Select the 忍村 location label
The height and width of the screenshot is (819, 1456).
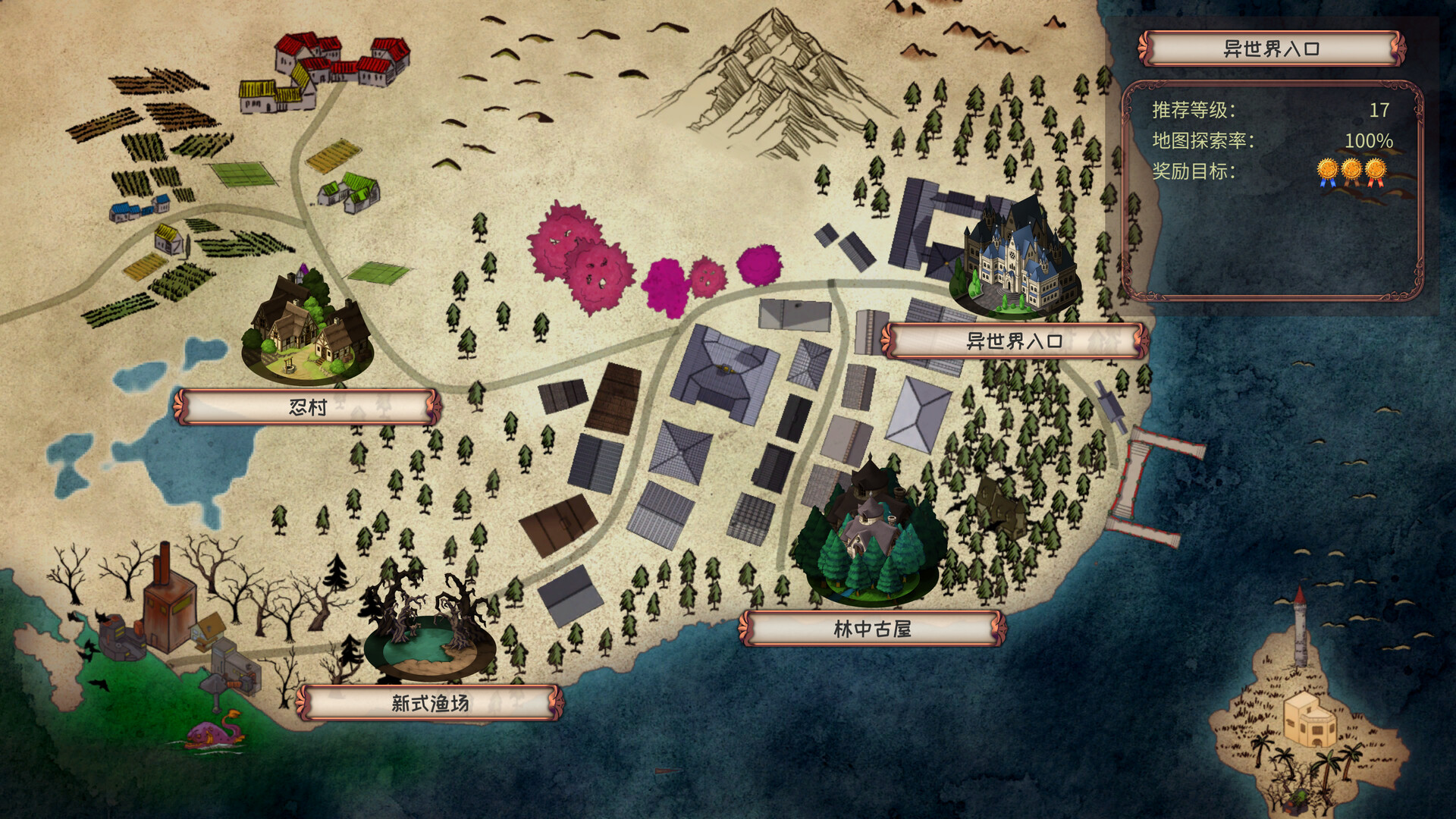307,407
